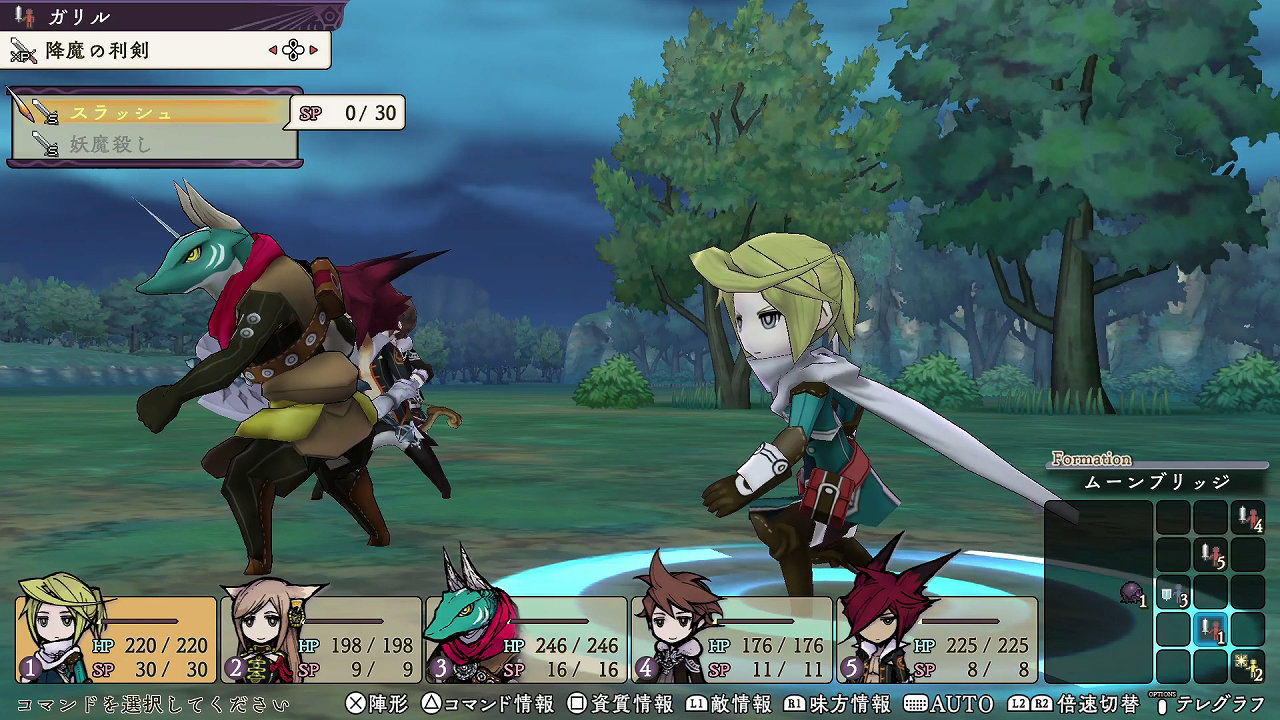
Task: Choose the 妖魔殺し skill entry
Action: click(150, 145)
